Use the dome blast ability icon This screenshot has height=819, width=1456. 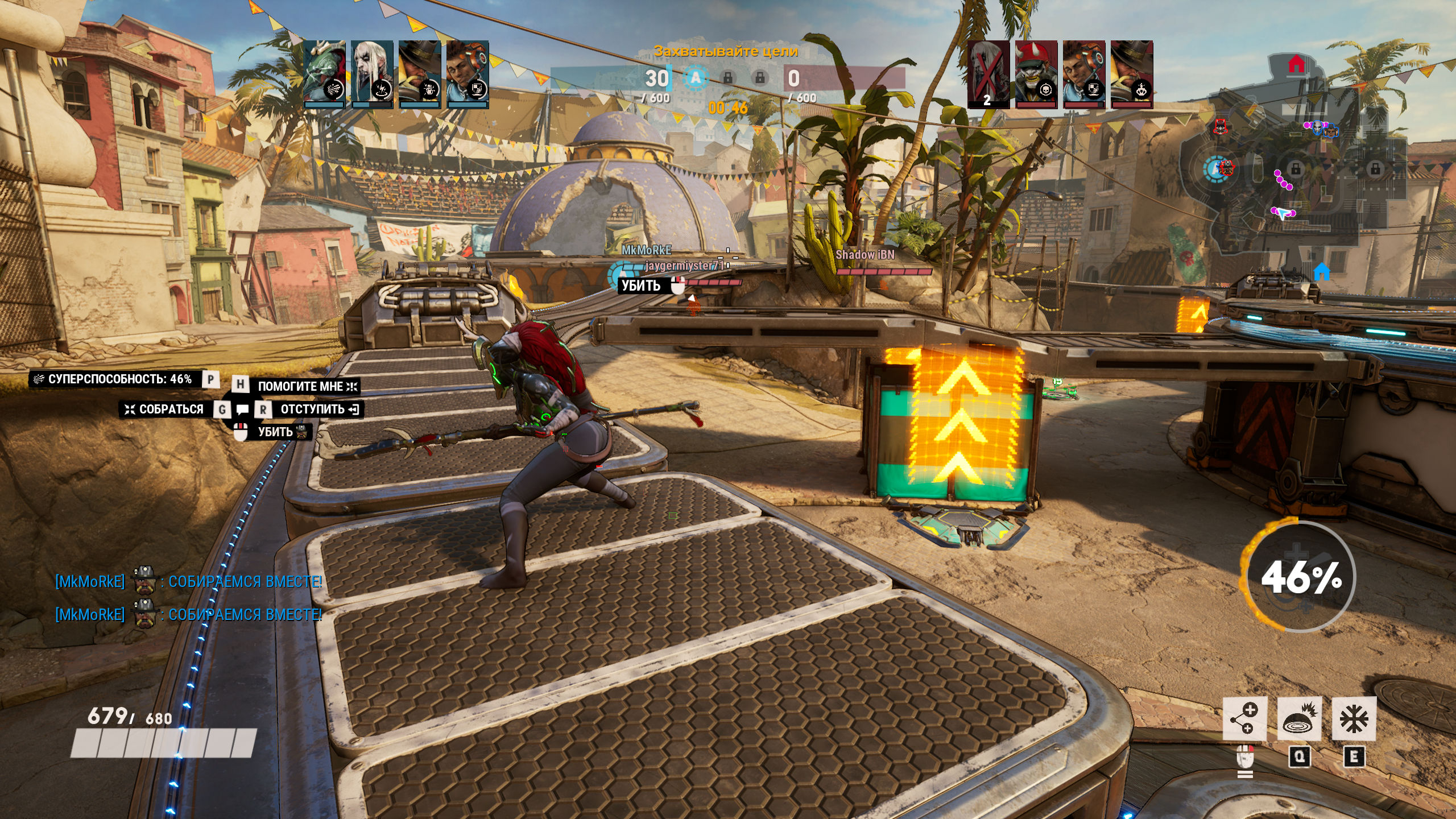[1300, 719]
